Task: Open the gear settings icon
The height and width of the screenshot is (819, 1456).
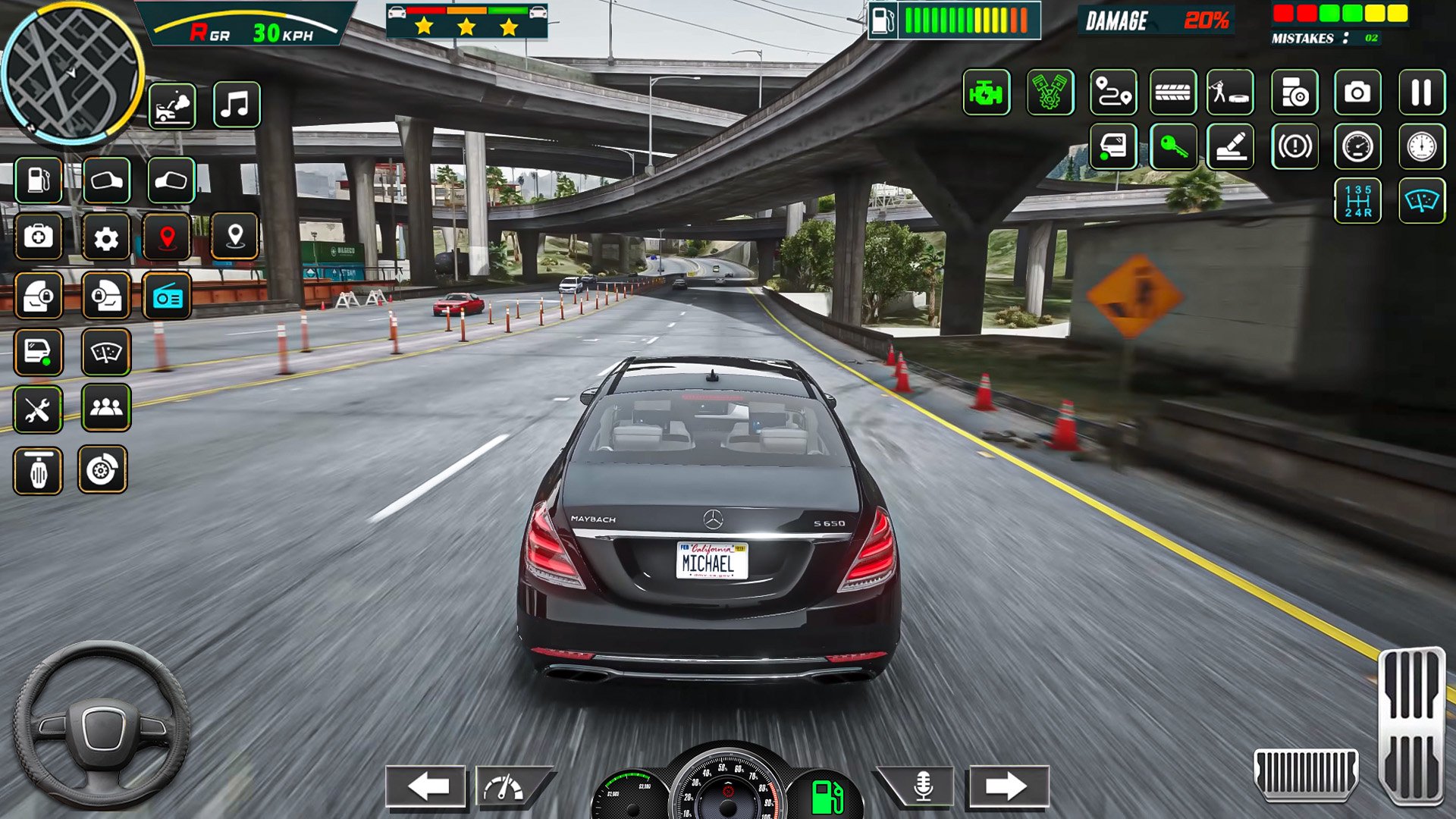Action: click(106, 238)
